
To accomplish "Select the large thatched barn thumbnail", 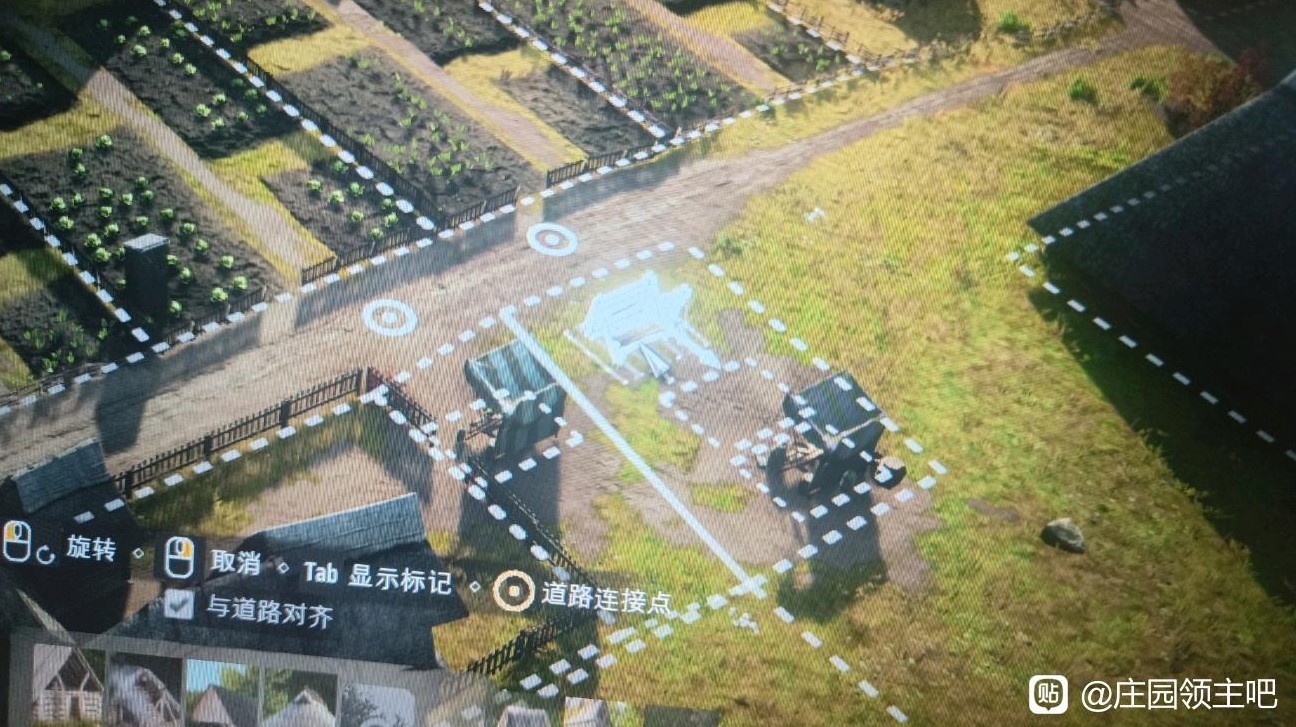I will tap(300, 700).
